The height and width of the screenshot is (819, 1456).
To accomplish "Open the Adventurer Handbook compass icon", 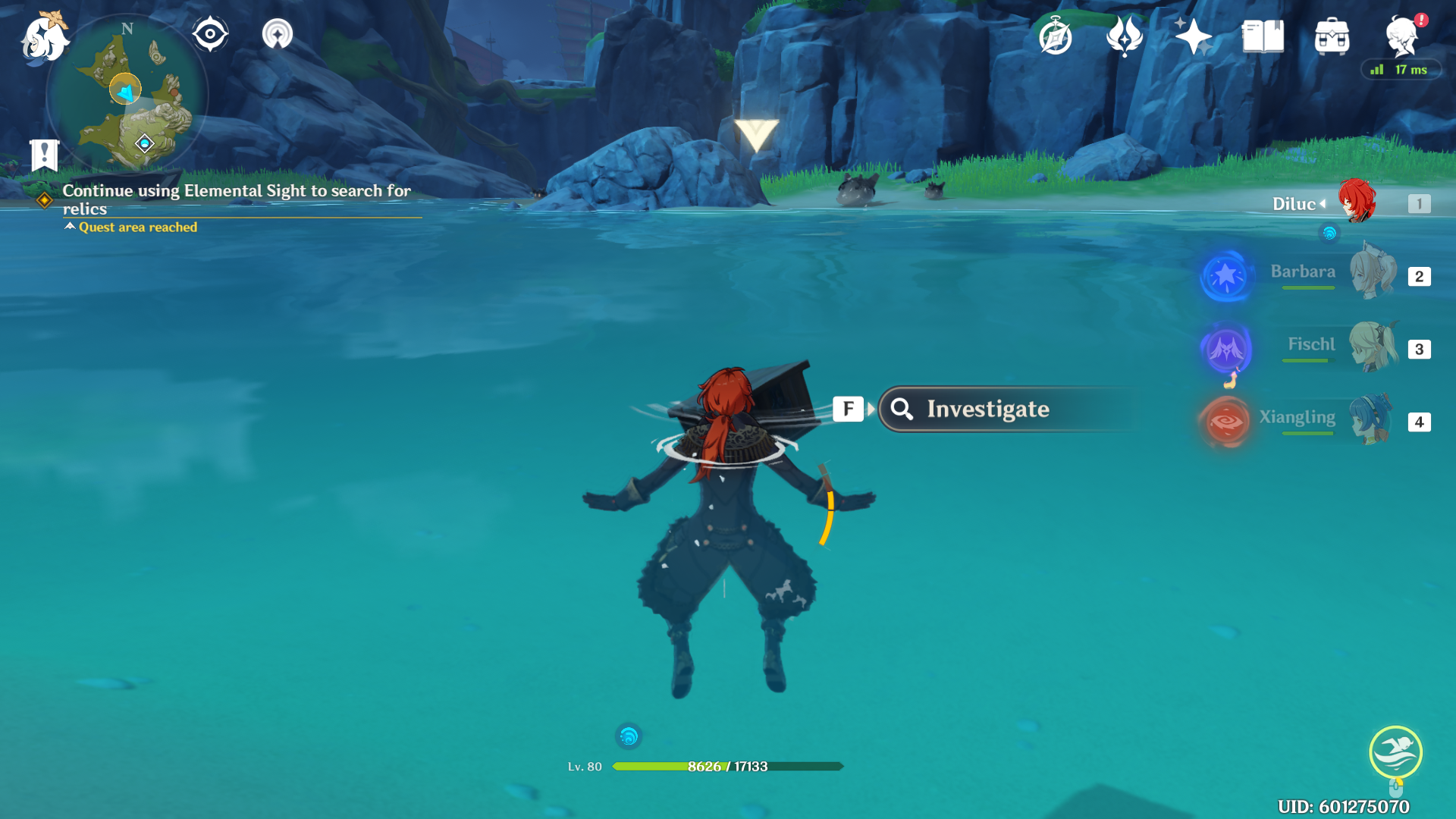I will coord(1056,36).
